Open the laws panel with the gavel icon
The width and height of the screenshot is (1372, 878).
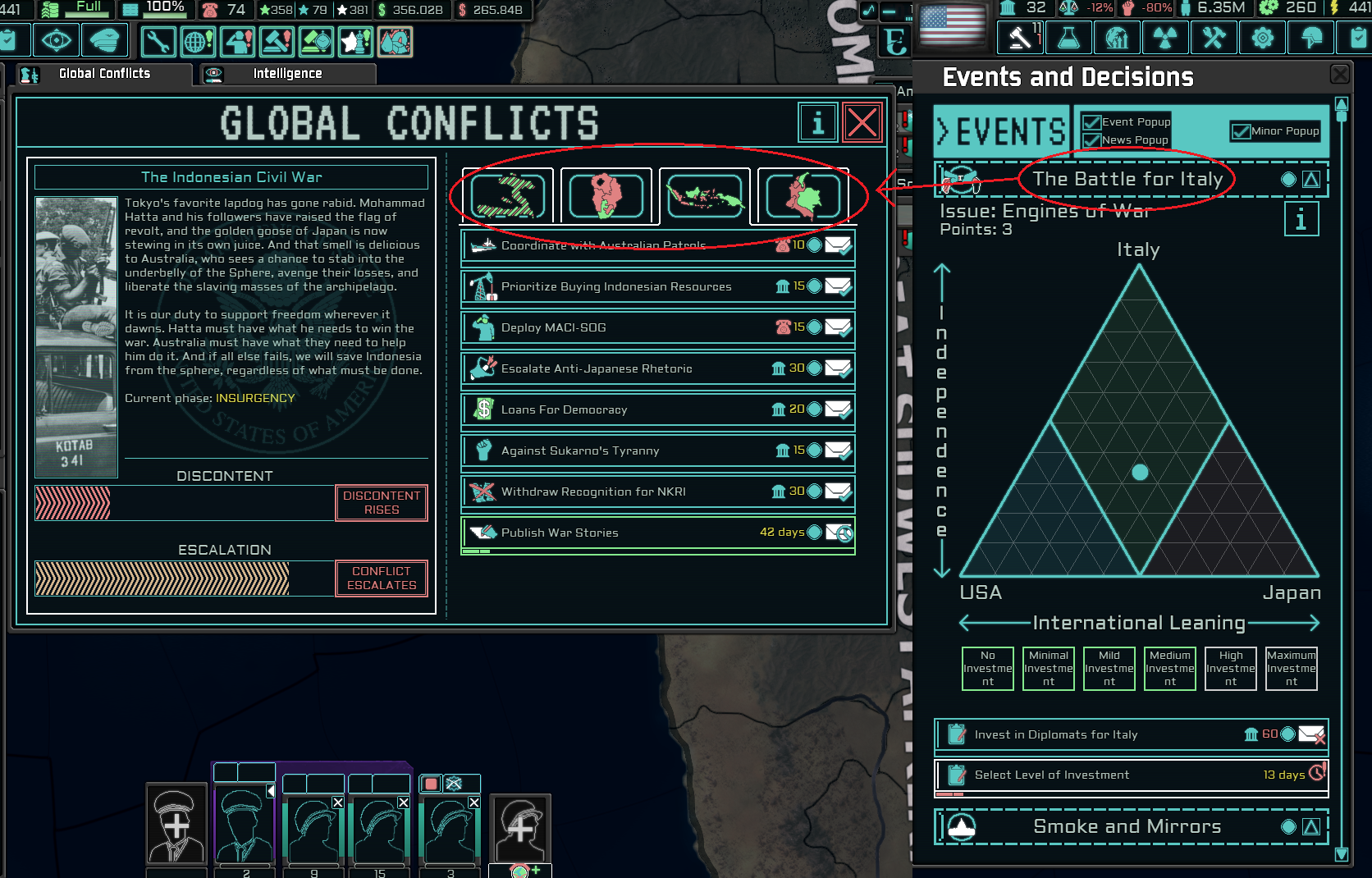(x=1020, y=37)
